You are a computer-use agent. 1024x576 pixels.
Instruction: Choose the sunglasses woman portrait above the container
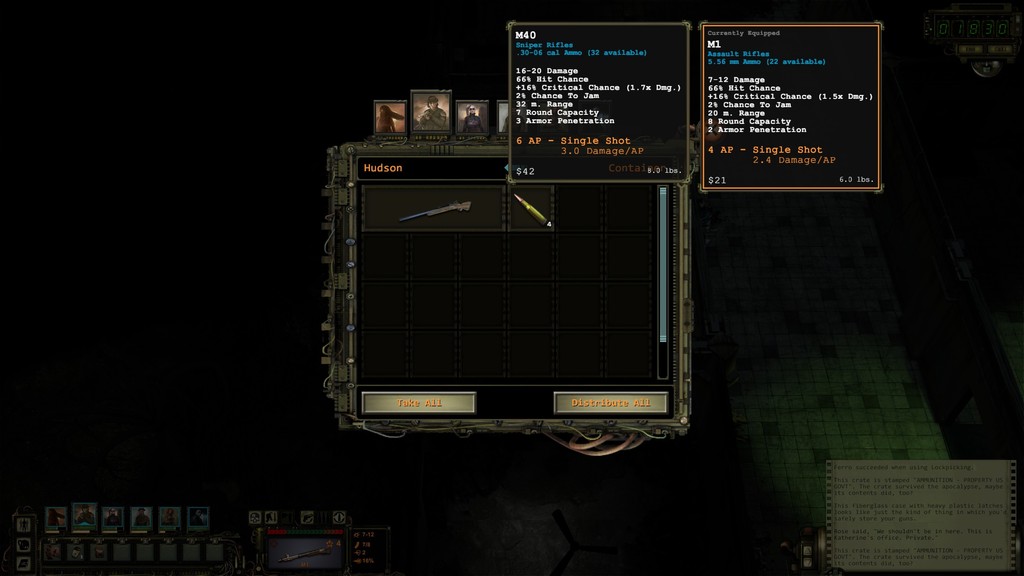[x=472, y=117]
